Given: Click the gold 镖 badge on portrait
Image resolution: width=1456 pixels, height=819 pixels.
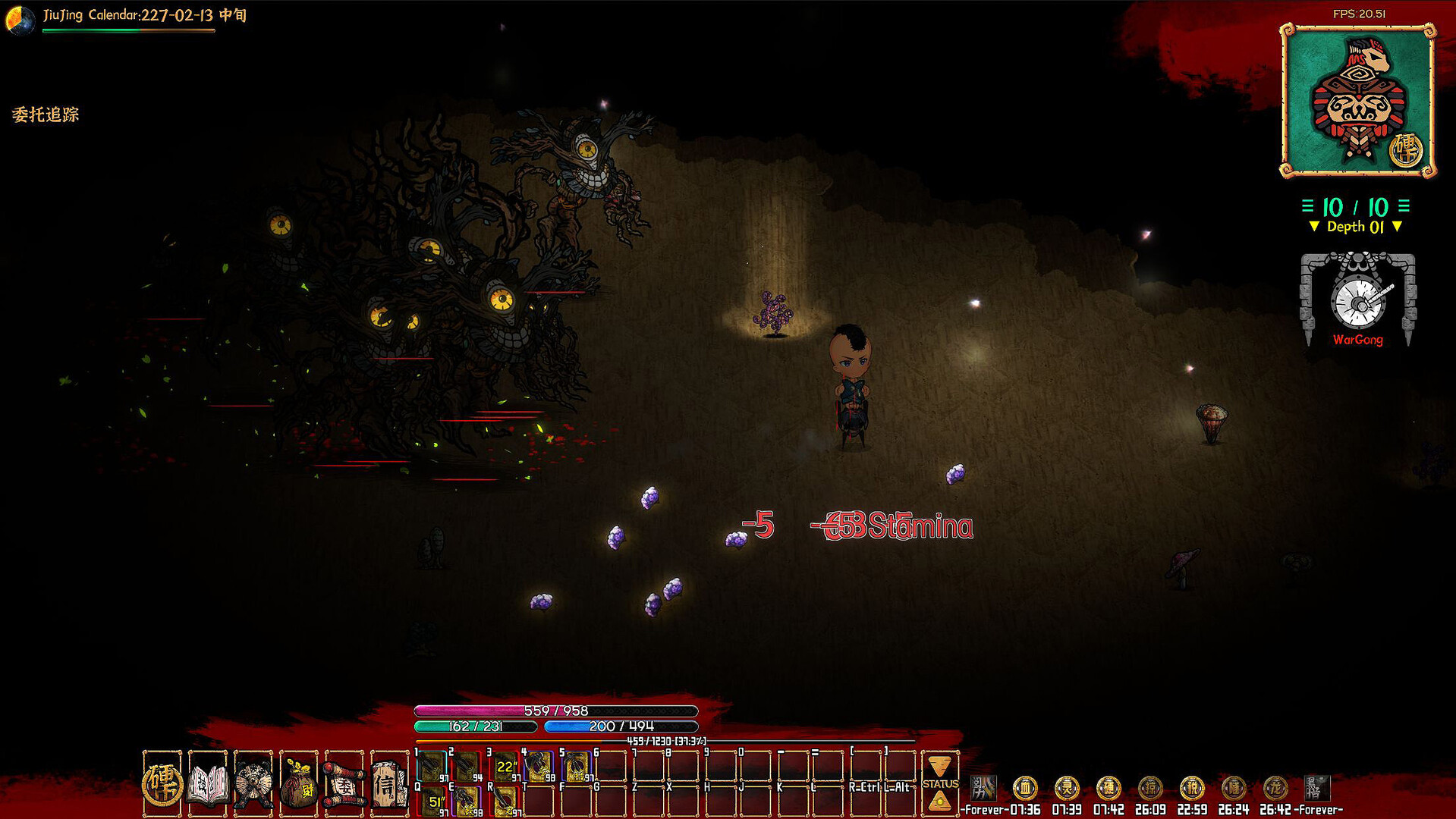Looking at the screenshot, I should [x=1406, y=150].
